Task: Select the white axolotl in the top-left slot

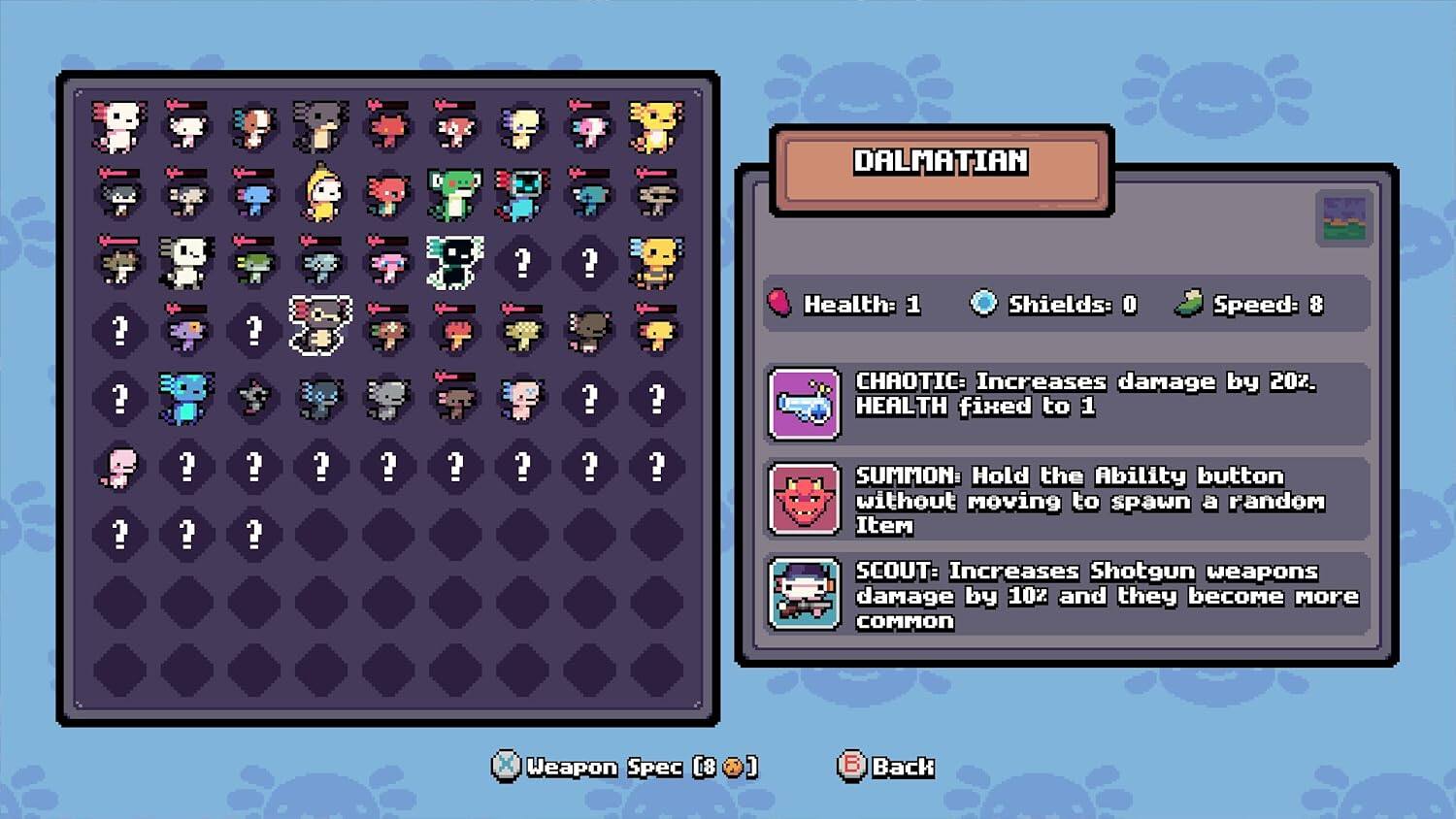Action: [118, 127]
